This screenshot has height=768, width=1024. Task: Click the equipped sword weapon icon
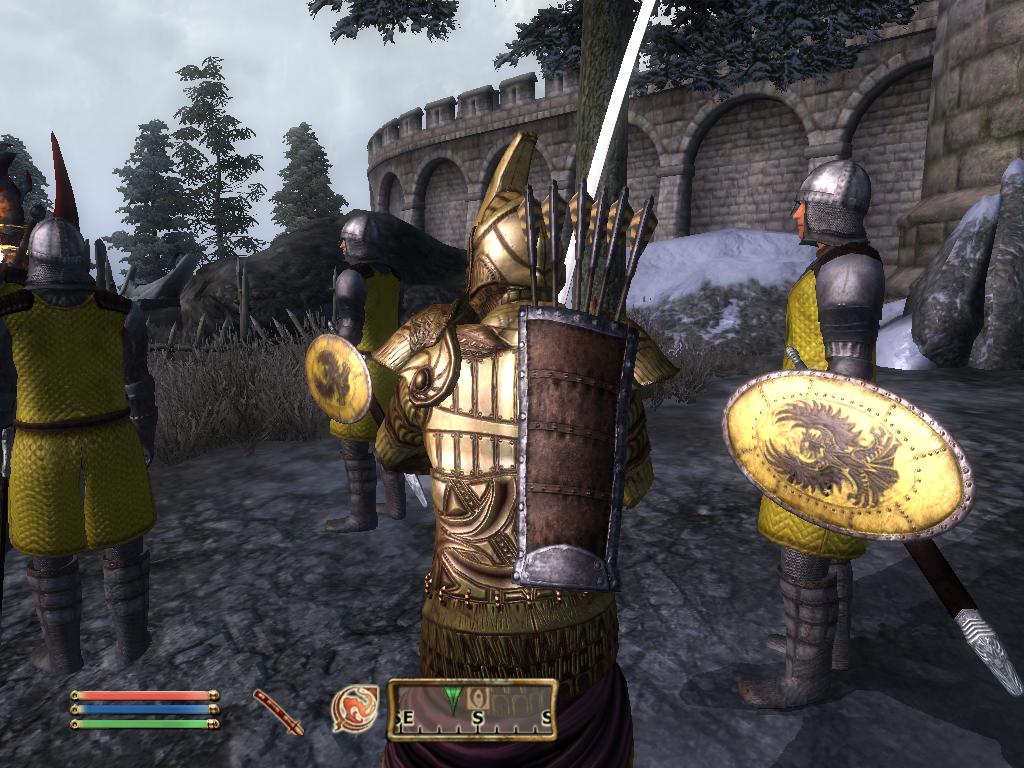tap(277, 711)
